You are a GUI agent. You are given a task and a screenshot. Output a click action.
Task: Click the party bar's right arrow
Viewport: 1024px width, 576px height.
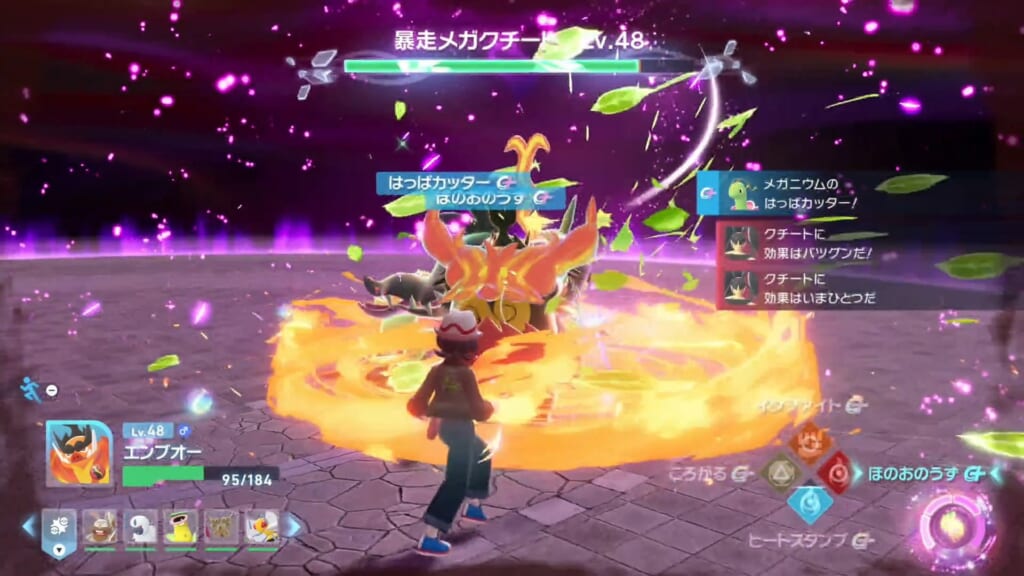coord(294,526)
